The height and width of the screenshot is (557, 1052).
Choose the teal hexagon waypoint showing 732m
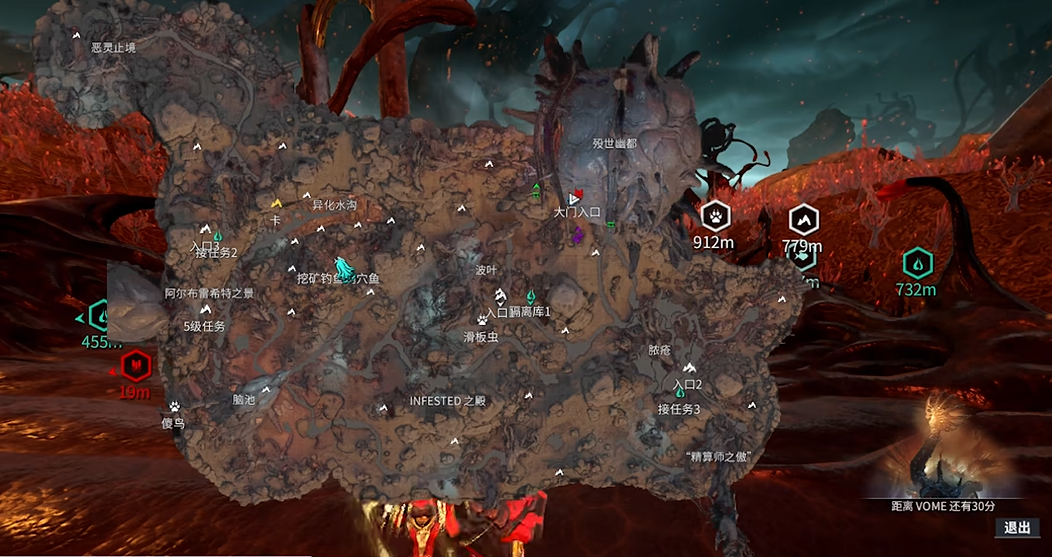[x=916, y=265]
